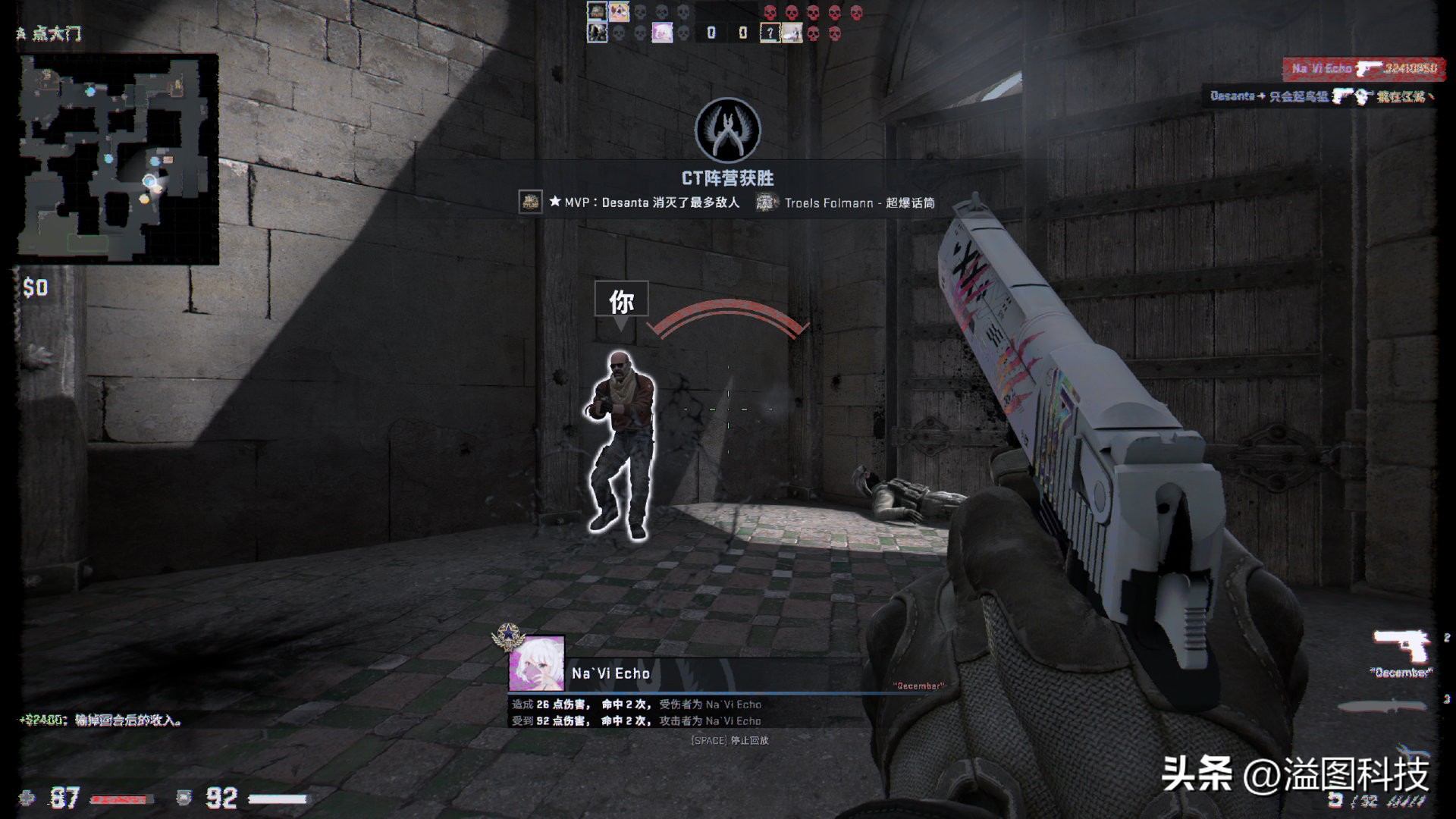Screen dimensions: 1456x819
Task: Click the MVP Desanta avatar icon
Action: pos(530,202)
